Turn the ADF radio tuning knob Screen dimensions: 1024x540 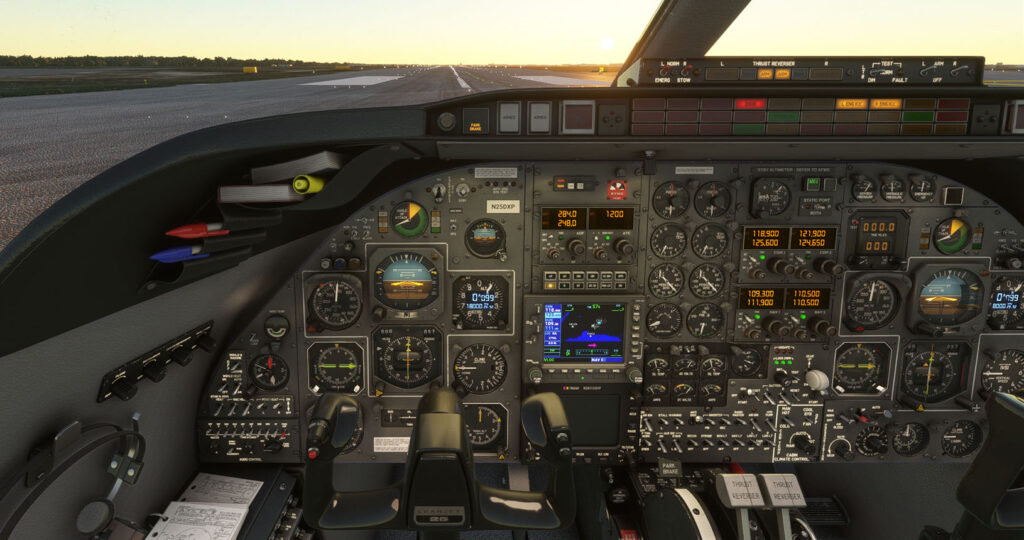click(576, 246)
